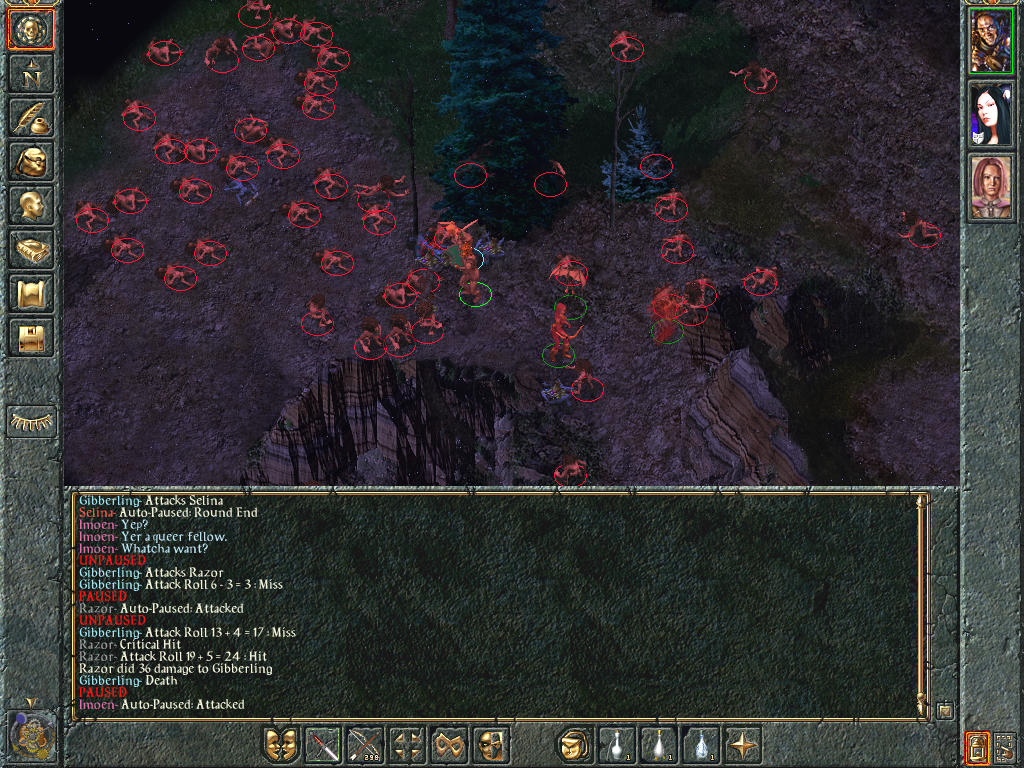Open the options floppy disk button
The image size is (1024, 768).
(x=31, y=337)
